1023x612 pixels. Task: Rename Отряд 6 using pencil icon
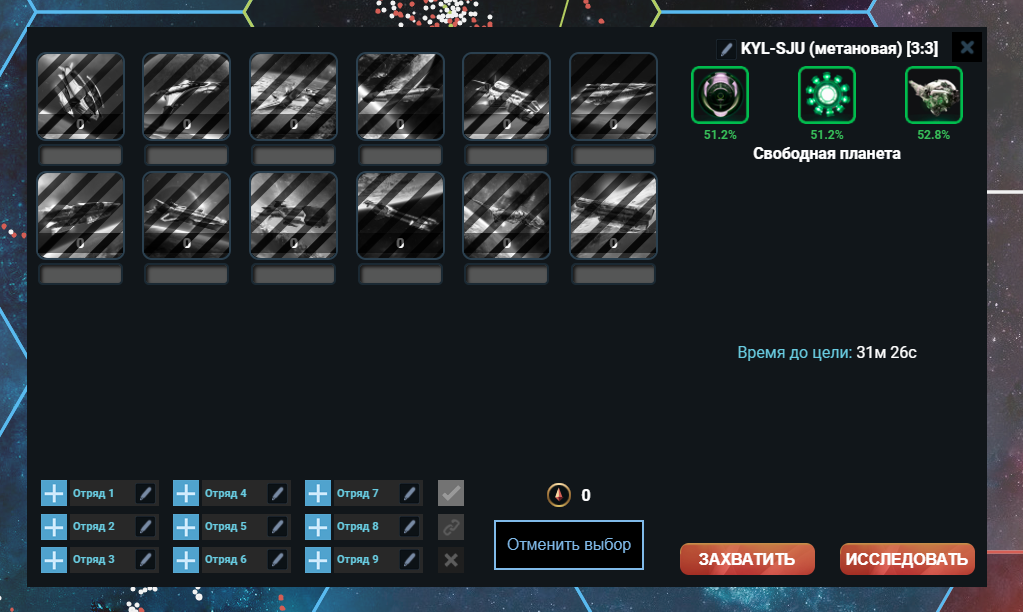pos(278,559)
